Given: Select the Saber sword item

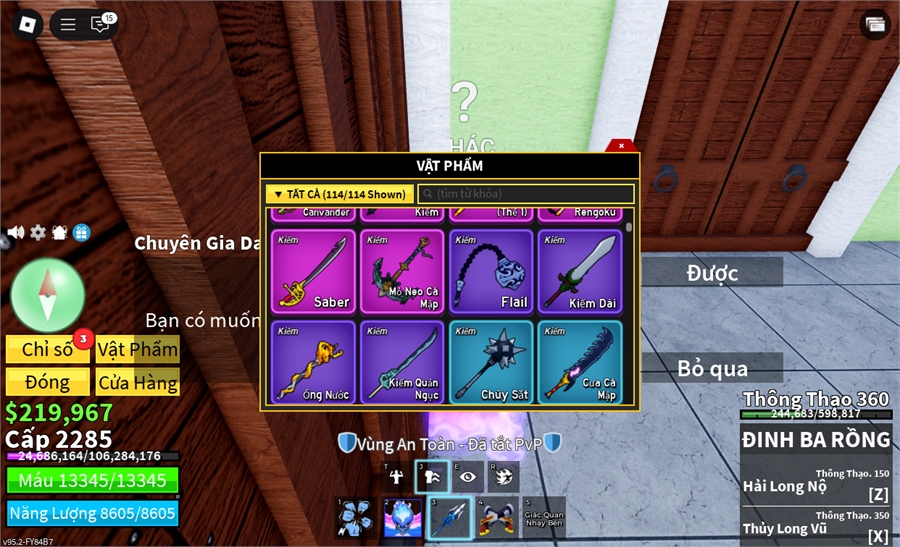Looking at the screenshot, I should tap(313, 272).
